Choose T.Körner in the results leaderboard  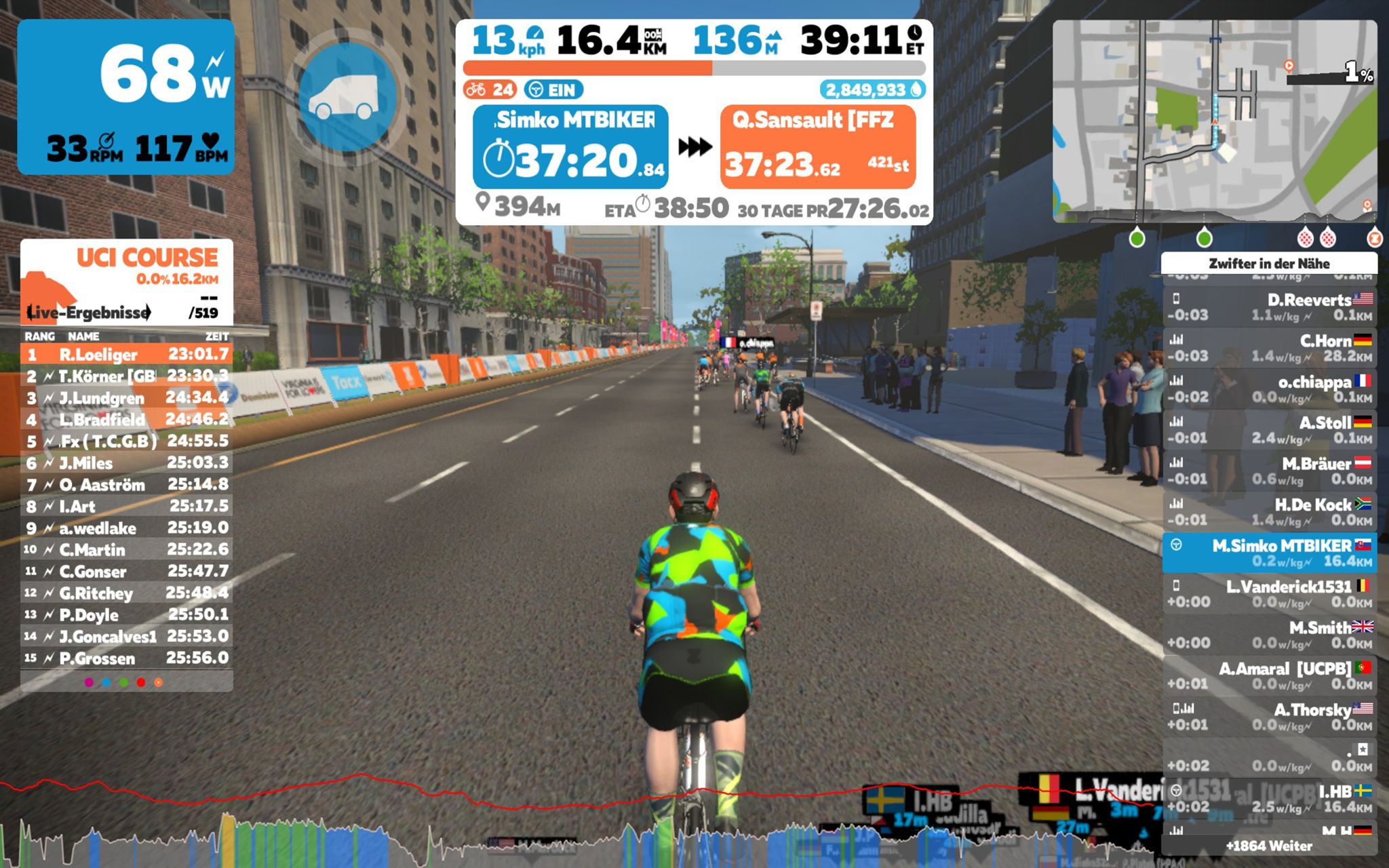pos(127,376)
